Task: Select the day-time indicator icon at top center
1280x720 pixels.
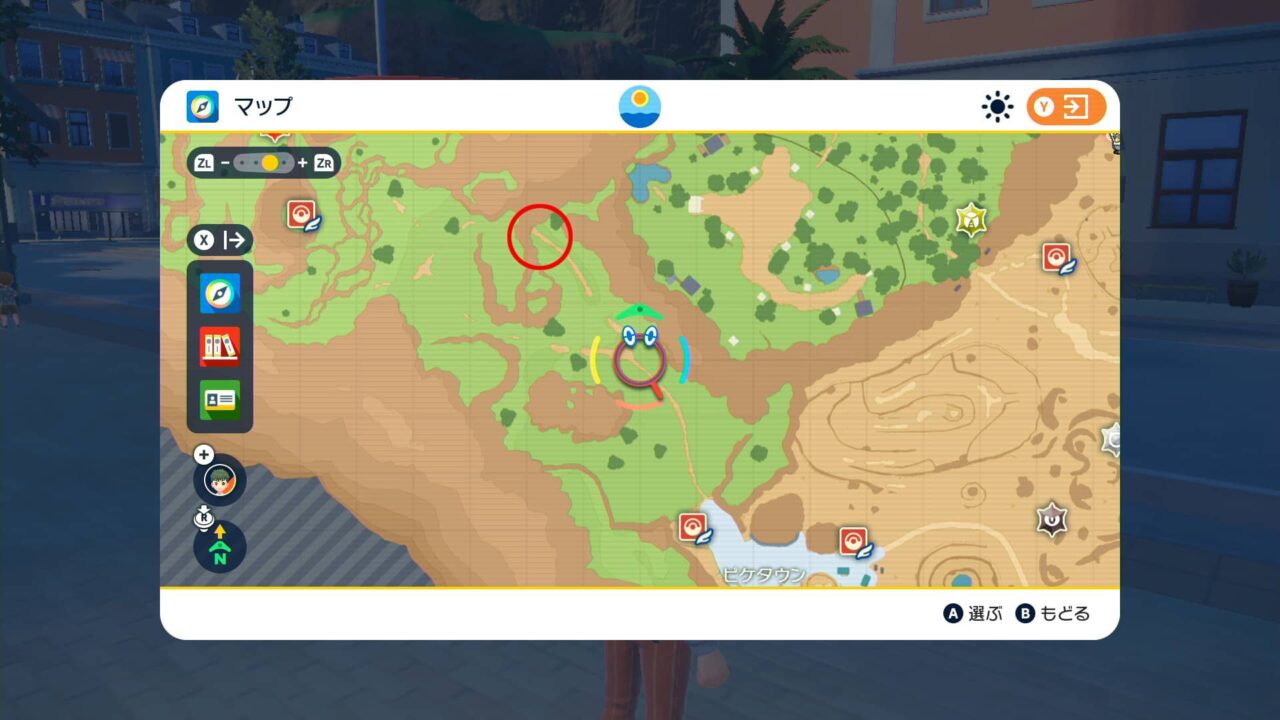Action: coord(638,107)
